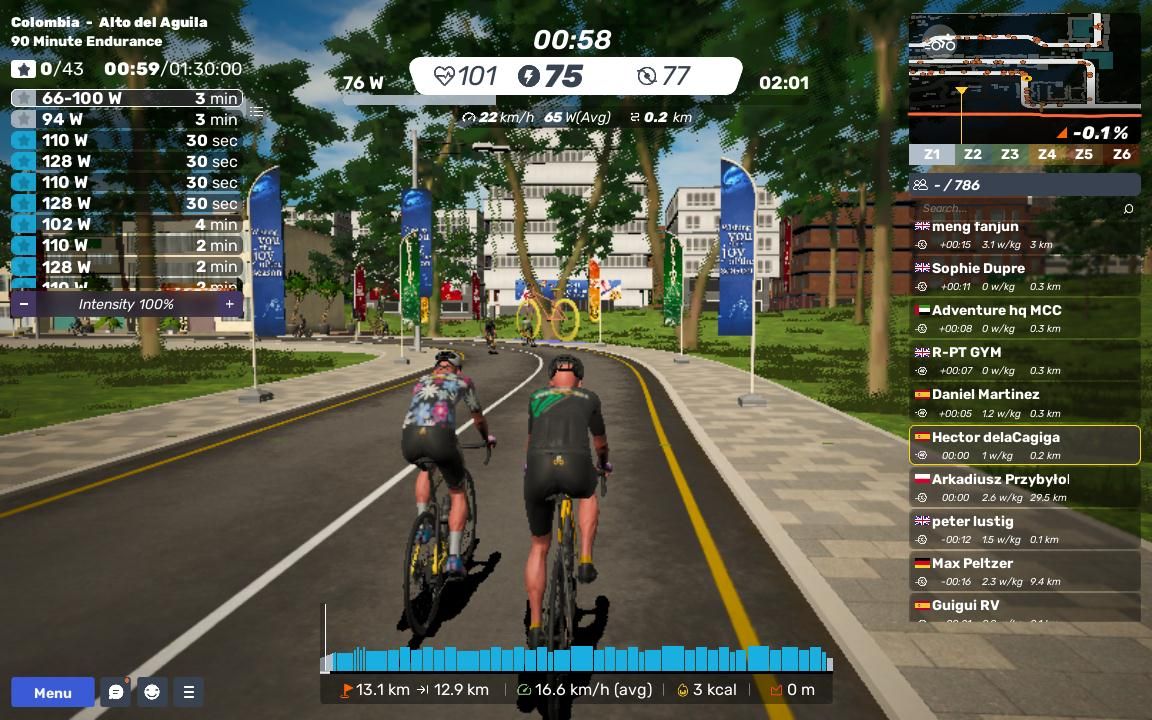
Task: Open the Menu button
Action: tap(52, 692)
